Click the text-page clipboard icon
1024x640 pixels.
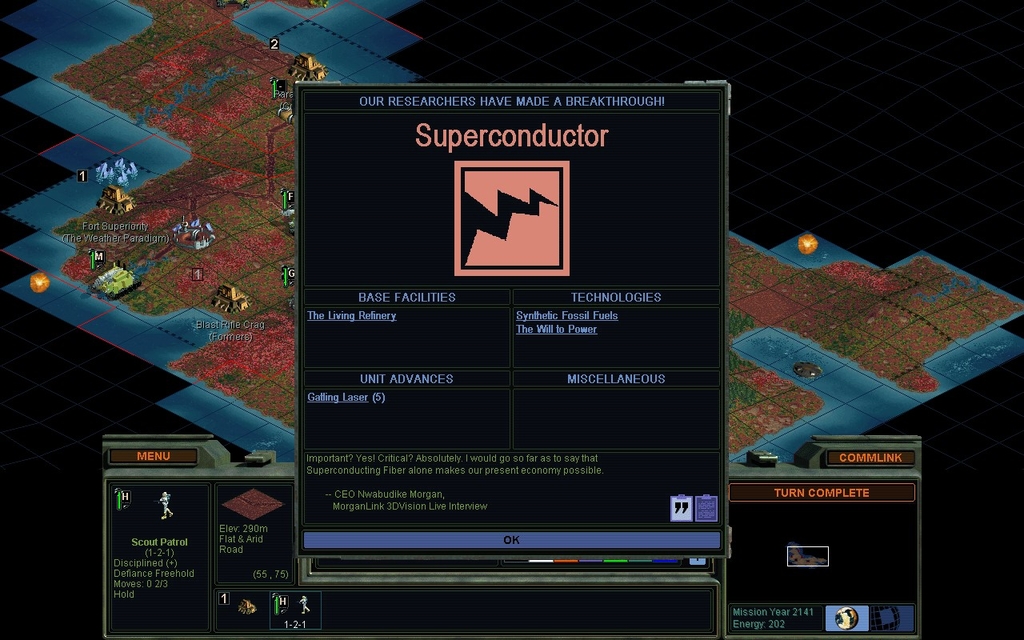(x=706, y=508)
